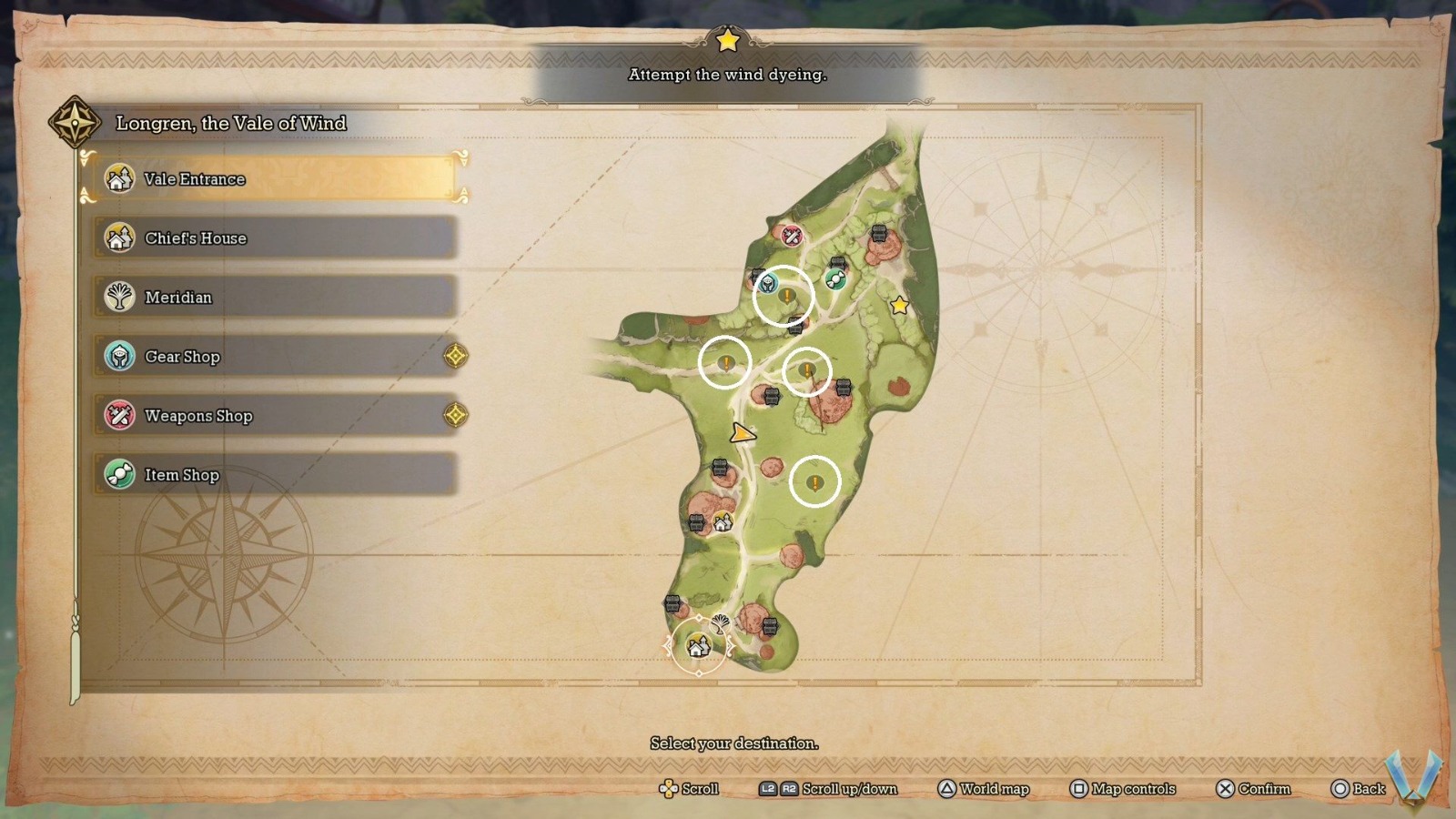Screen dimensions: 1456x819
Task: Pick Gear Shop destination entry
Action: [x=273, y=357]
